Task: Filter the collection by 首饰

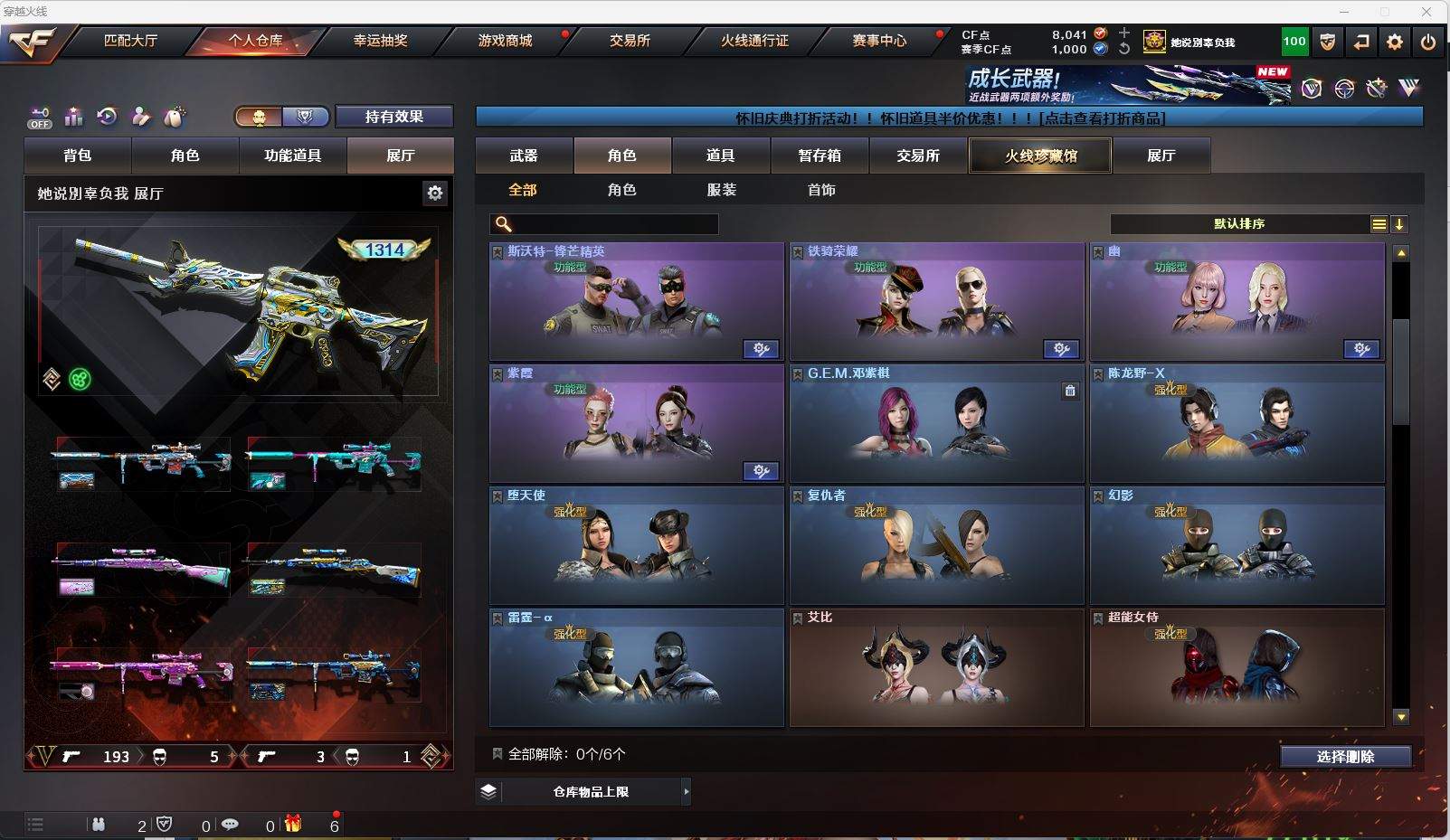Action: [821, 190]
